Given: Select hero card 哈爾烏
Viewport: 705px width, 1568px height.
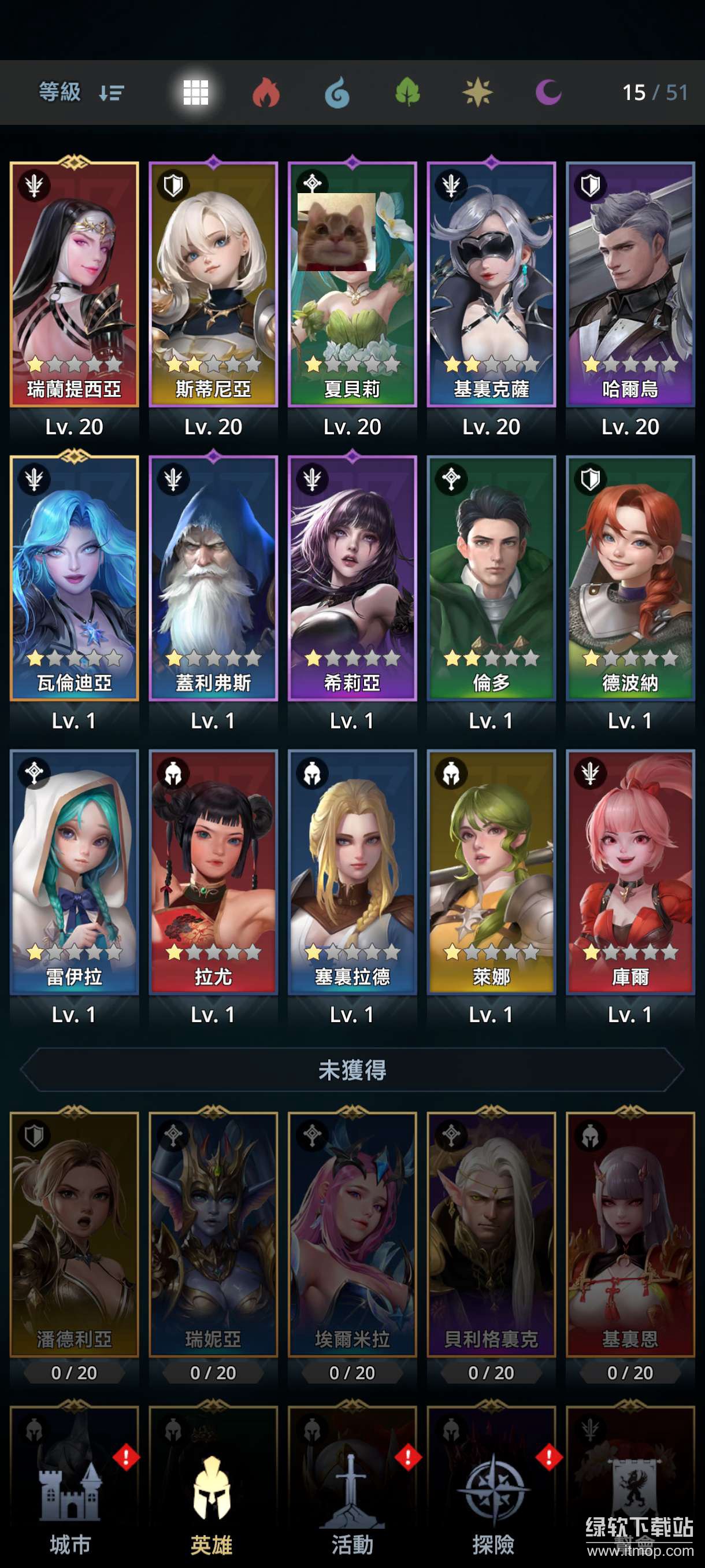Looking at the screenshot, I should [630, 285].
